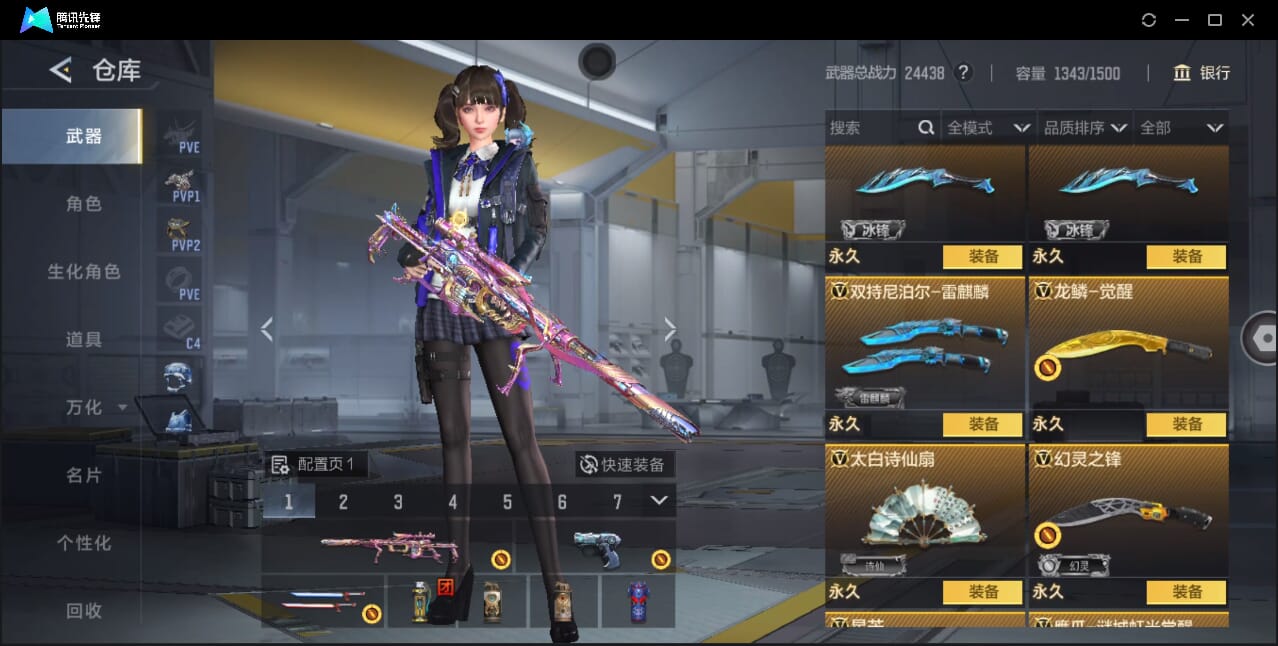Open the 品质排序 sort dropdown
Screen dimensions: 1278x646
click(x=1085, y=128)
